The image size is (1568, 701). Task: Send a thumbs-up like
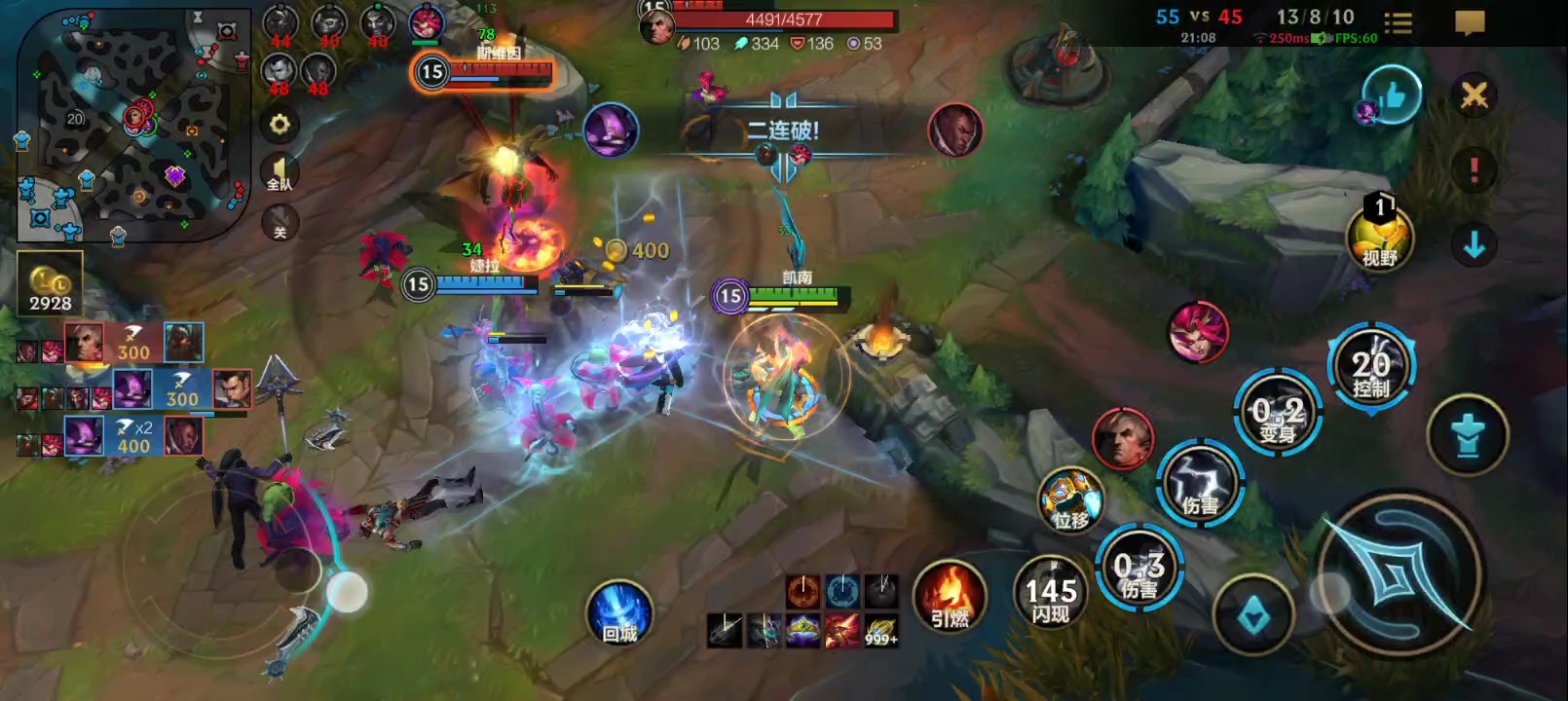pos(1392,95)
